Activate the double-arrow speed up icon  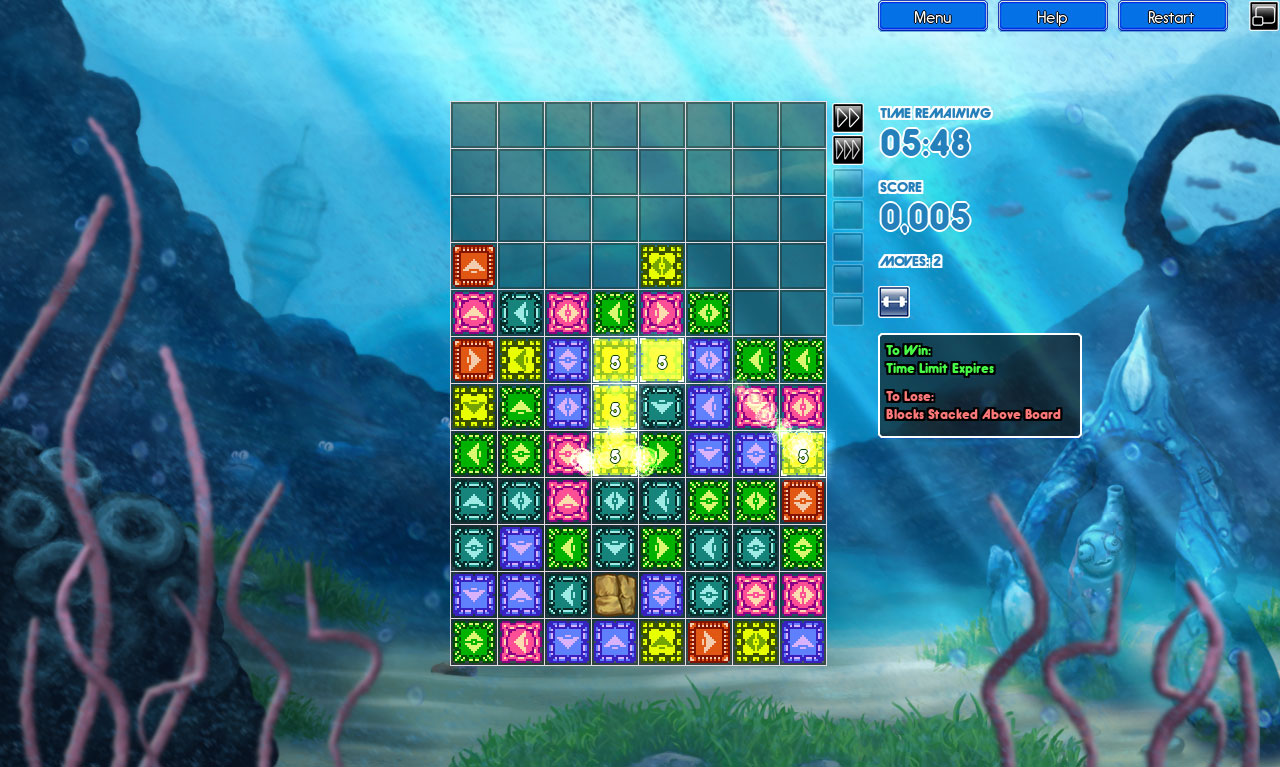[x=847, y=117]
